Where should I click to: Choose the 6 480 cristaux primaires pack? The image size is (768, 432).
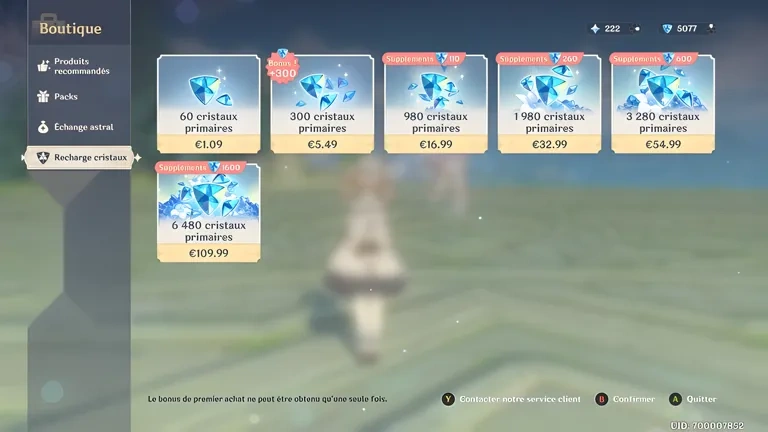208,213
